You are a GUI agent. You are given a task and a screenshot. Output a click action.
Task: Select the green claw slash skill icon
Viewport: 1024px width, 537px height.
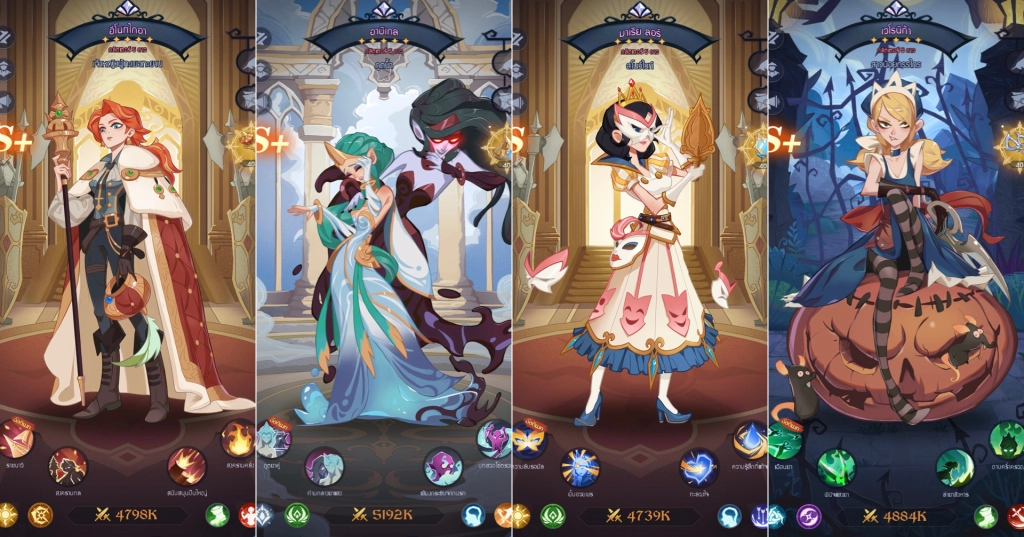(x=835, y=467)
